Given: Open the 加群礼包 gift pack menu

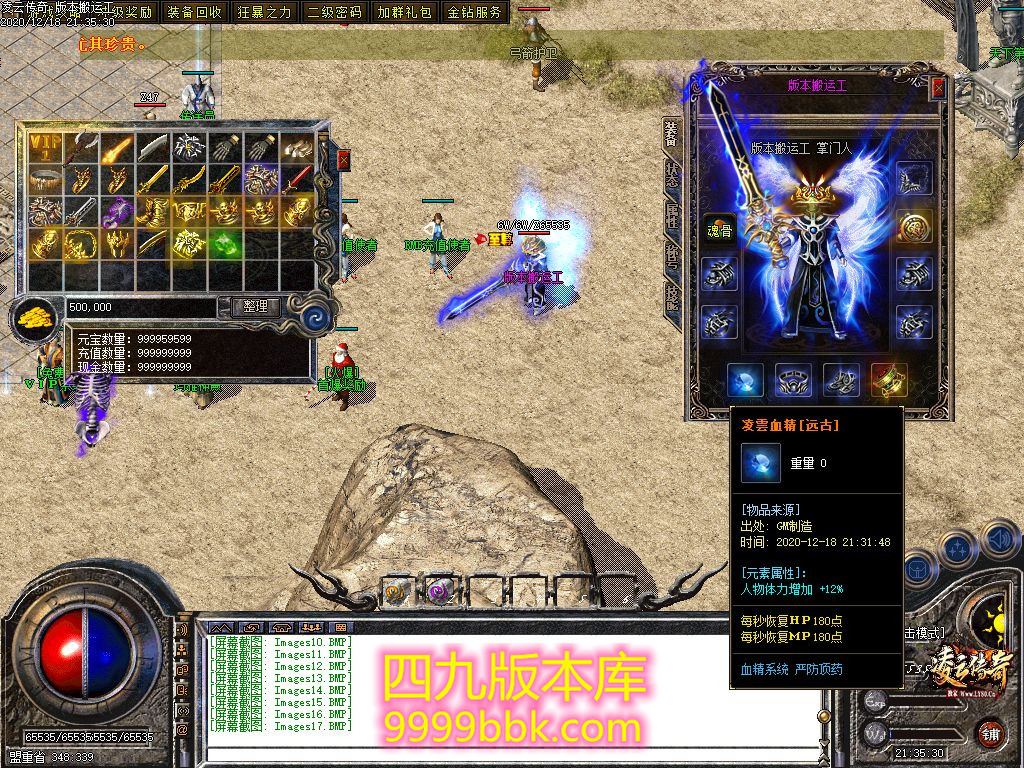Looking at the screenshot, I should tap(405, 13).
